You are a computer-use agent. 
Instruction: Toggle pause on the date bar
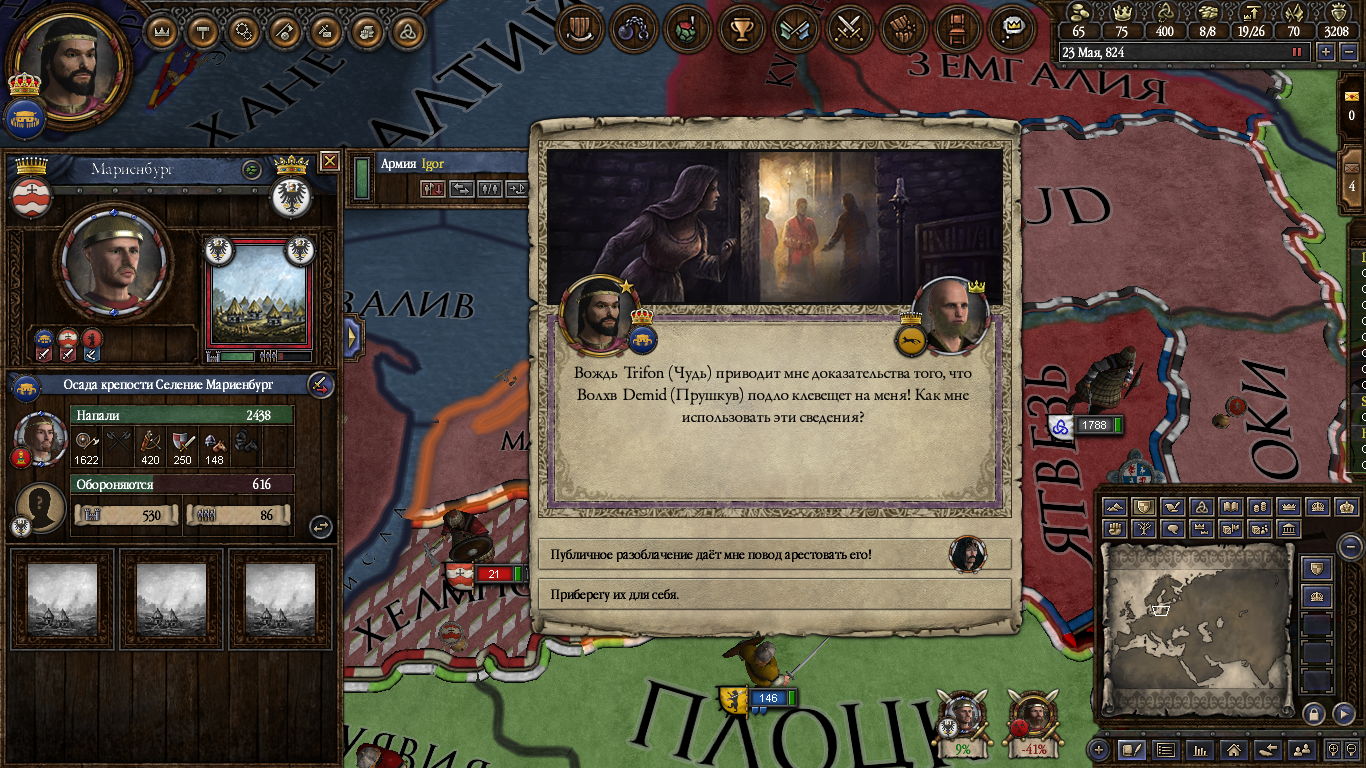pyautogui.click(x=1298, y=52)
